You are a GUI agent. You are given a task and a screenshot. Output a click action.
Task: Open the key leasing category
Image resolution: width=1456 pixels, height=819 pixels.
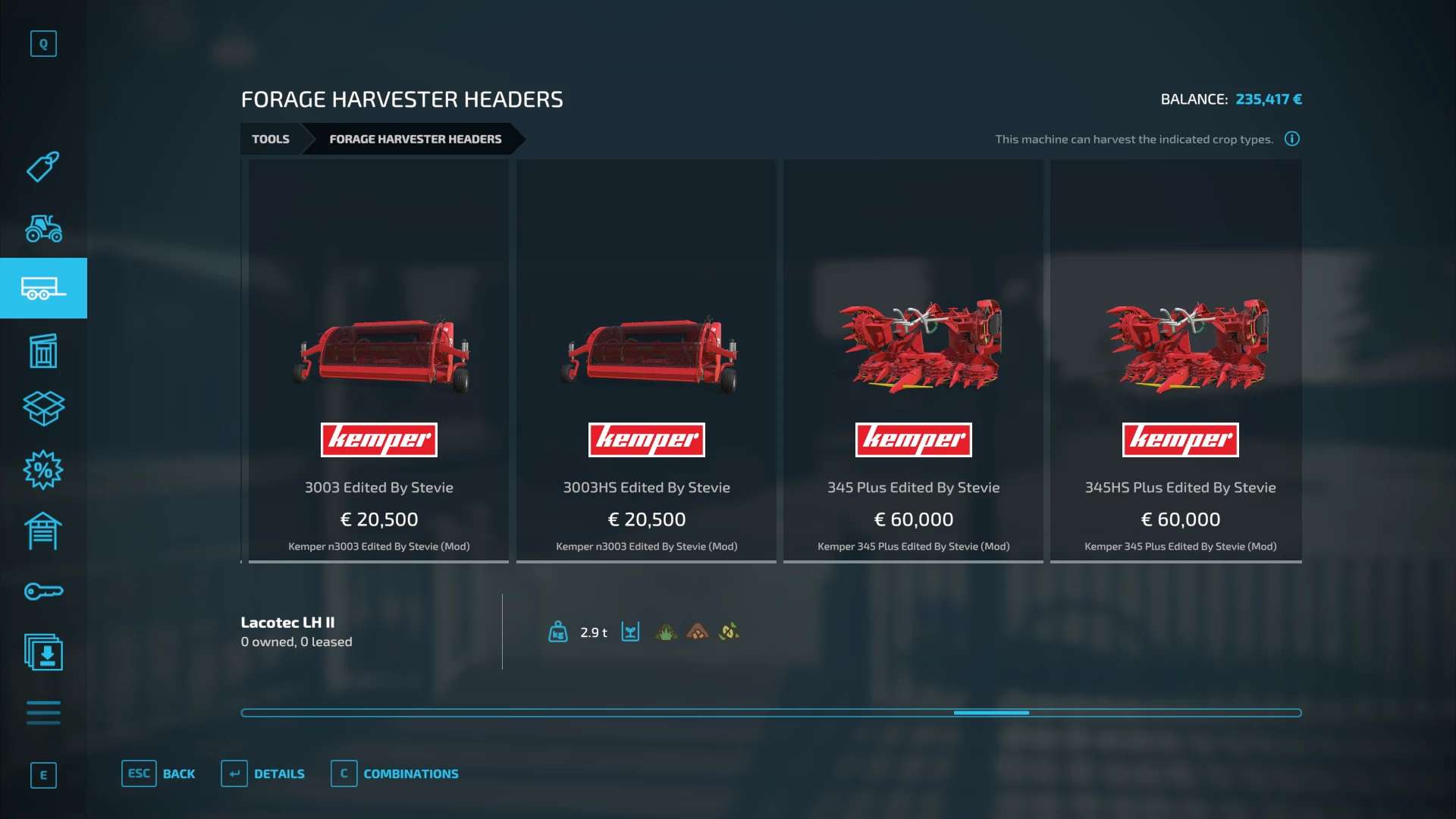coord(43,591)
